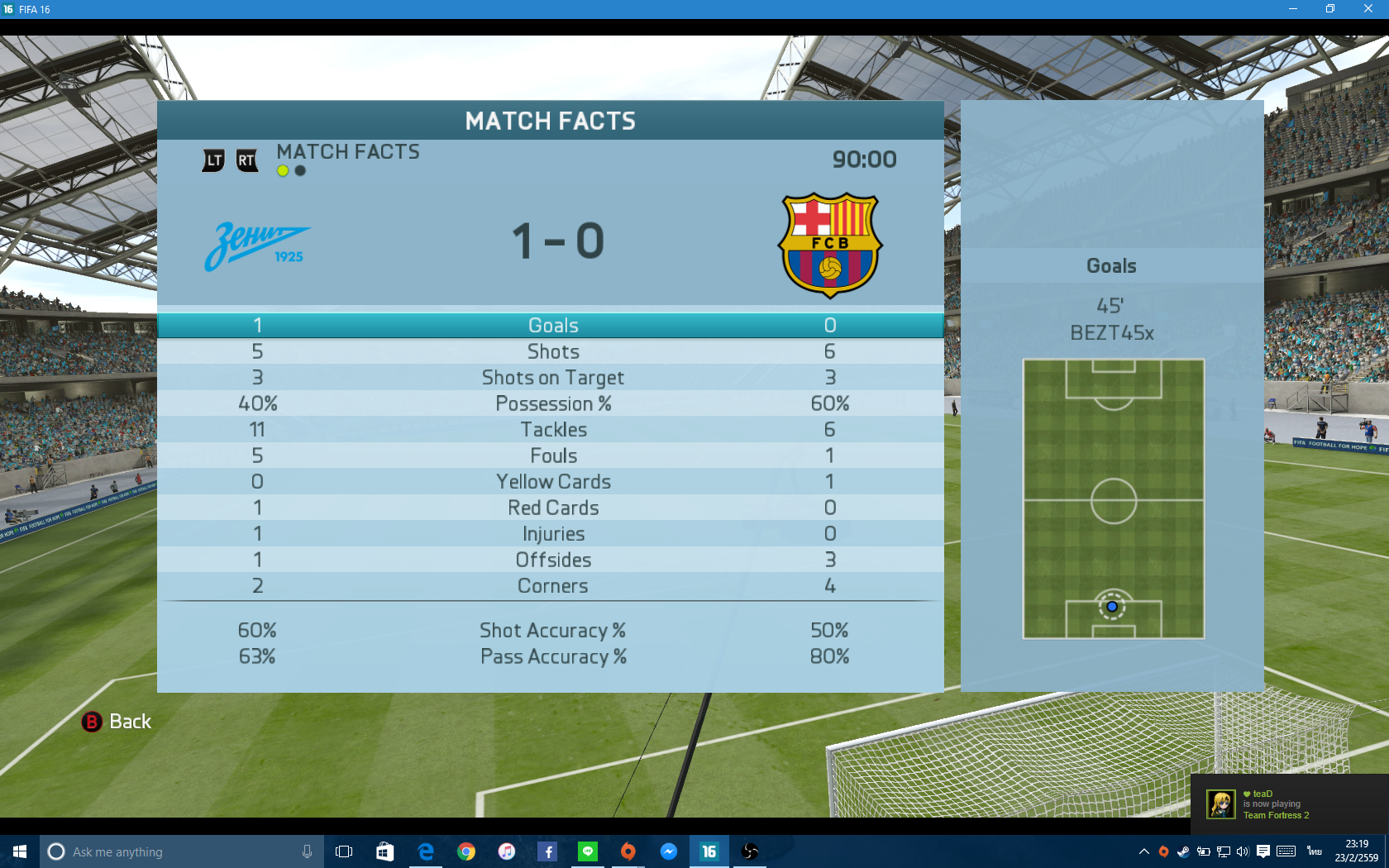
Task: Choose the Injuries stat row
Action: tap(552, 534)
